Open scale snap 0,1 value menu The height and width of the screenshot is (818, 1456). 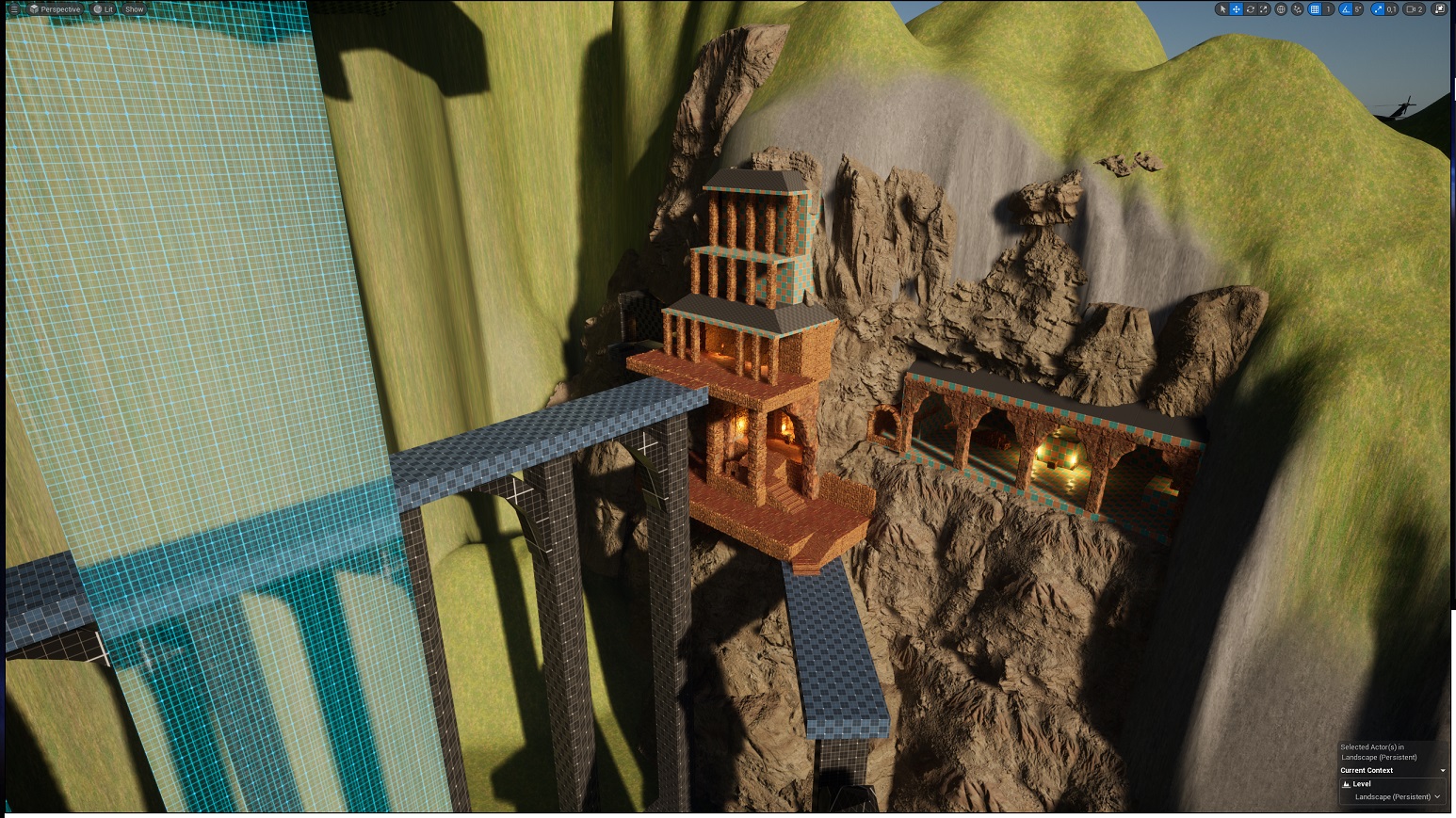[1391, 9]
